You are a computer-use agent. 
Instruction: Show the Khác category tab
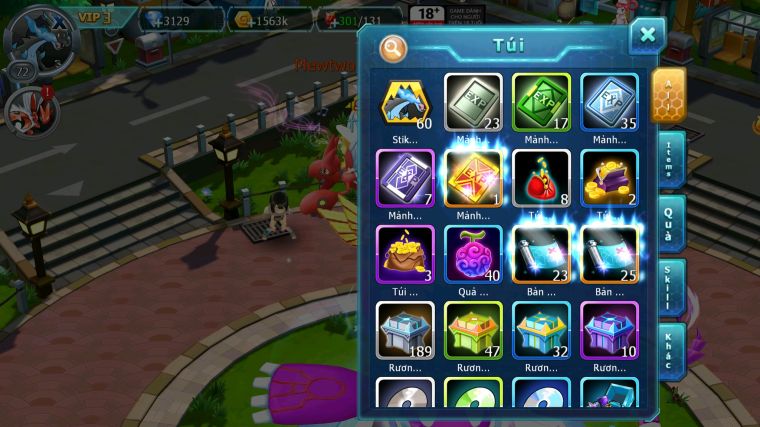pyautogui.click(x=671, y=351)
